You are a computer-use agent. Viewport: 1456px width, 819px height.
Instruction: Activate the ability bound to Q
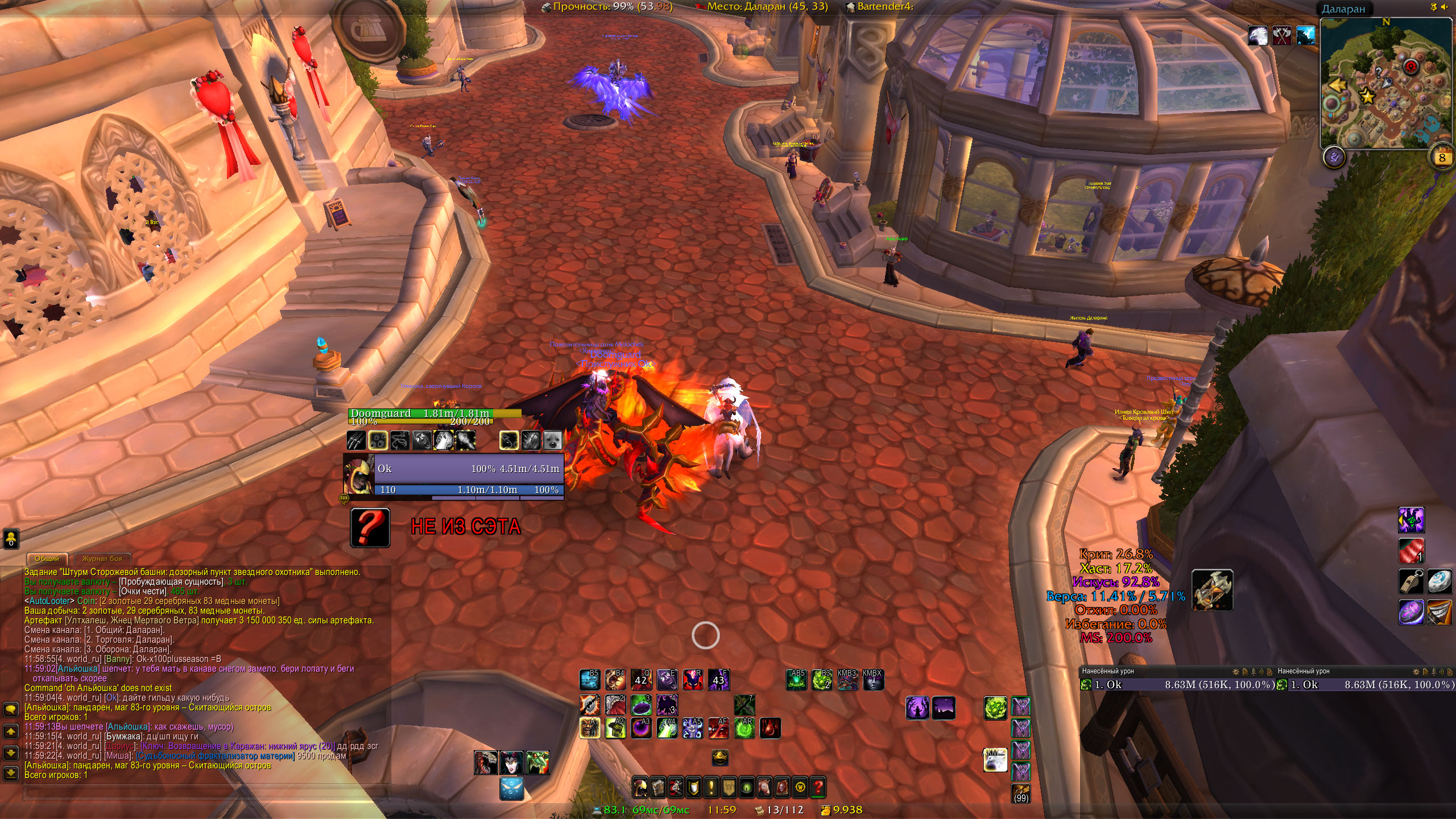click(641, 679)
